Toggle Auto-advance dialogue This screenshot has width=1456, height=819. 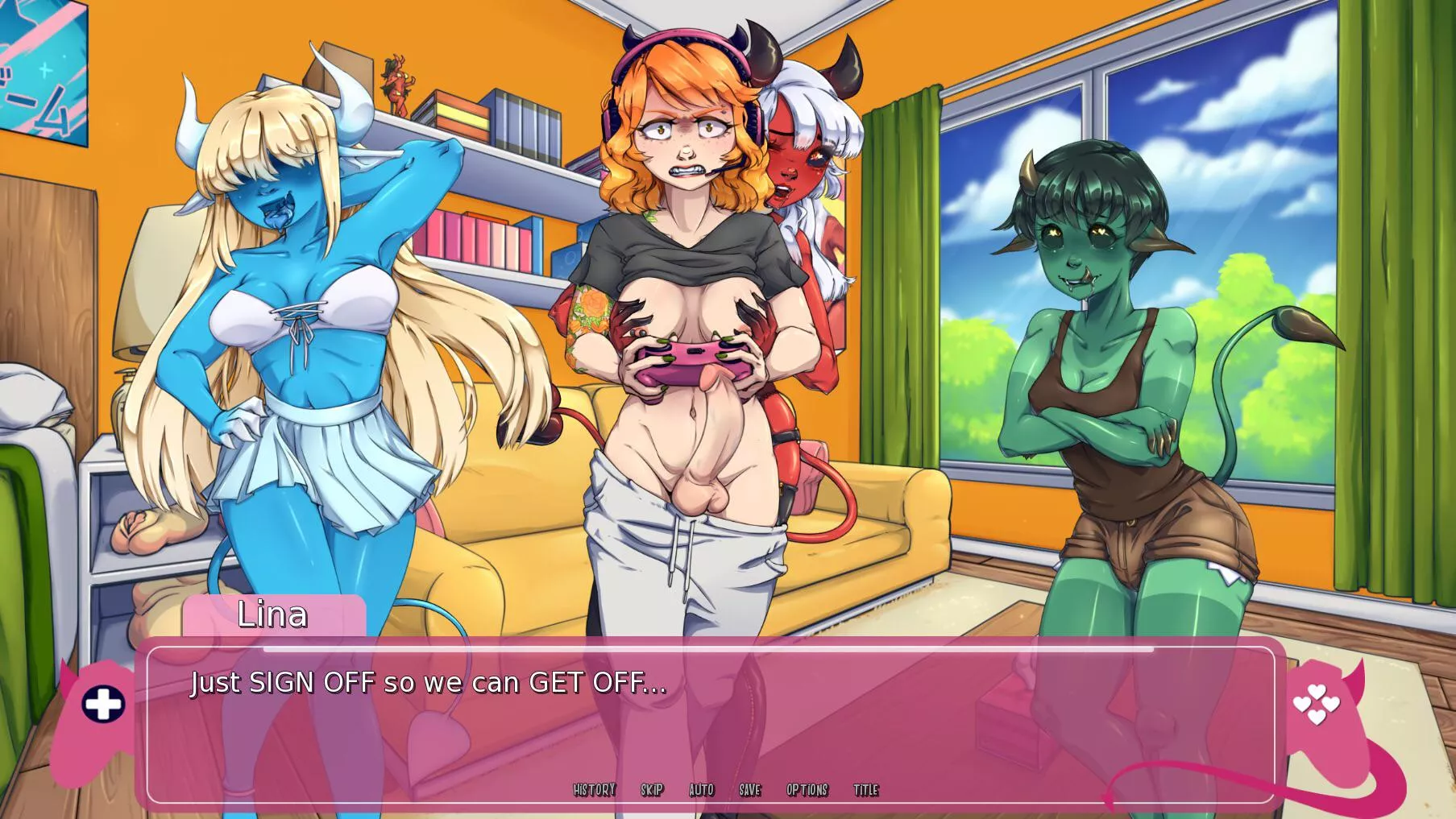click(701, 790)
